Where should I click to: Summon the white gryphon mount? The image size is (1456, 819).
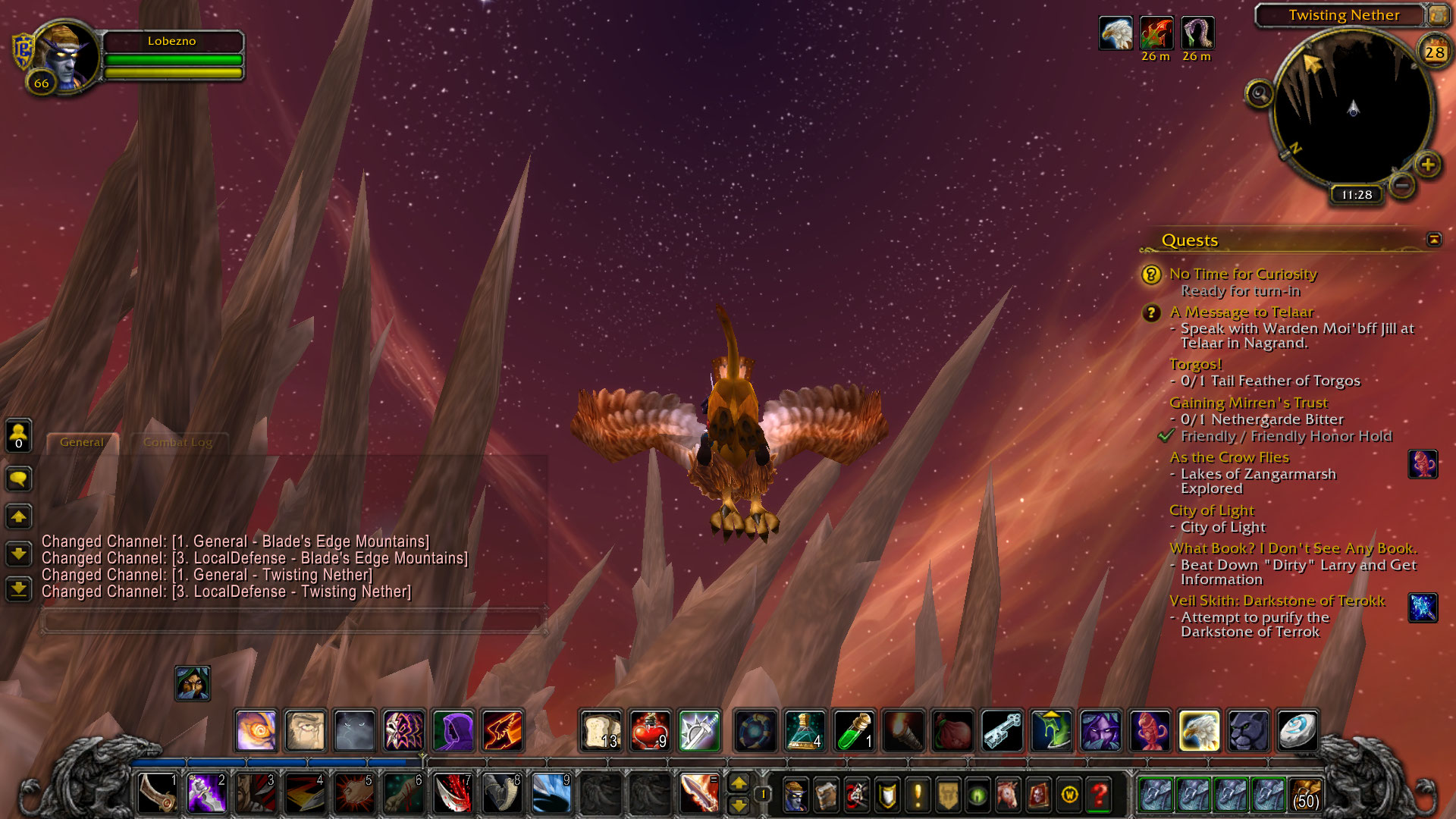pyautogui.click(x=1199, y=731)
